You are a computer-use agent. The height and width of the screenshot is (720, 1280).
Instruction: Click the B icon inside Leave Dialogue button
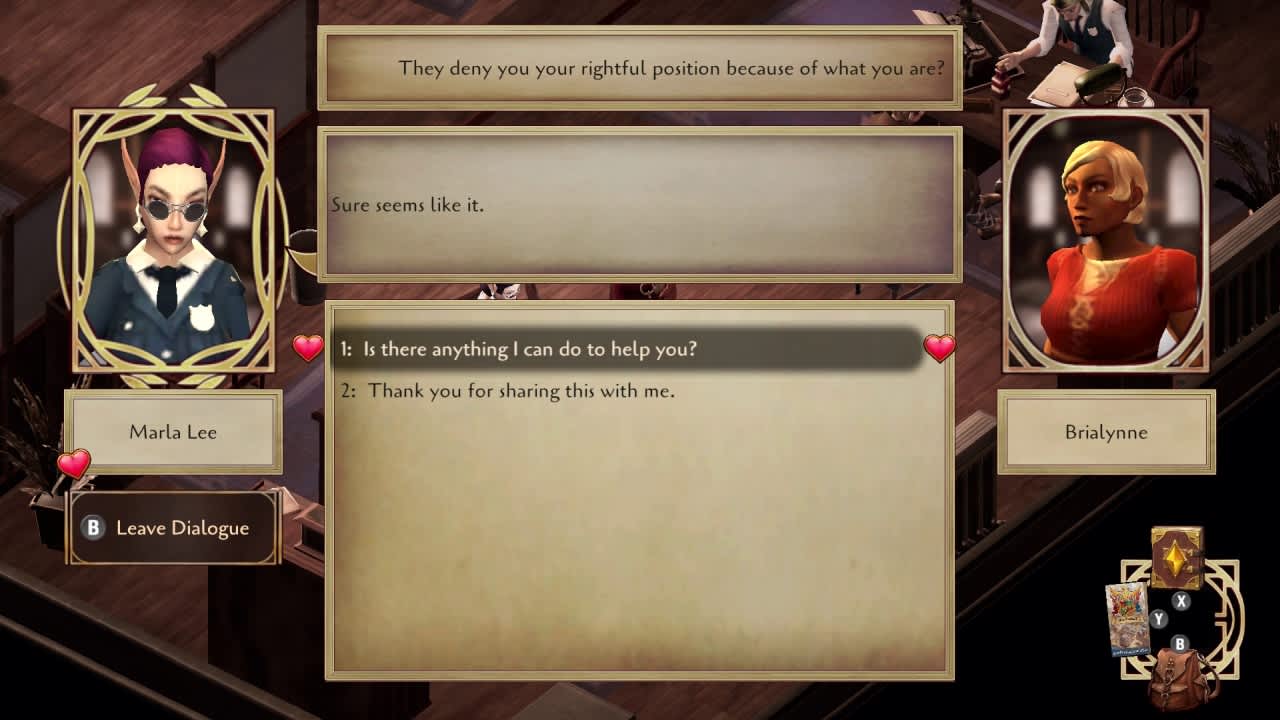coord(93,528)
